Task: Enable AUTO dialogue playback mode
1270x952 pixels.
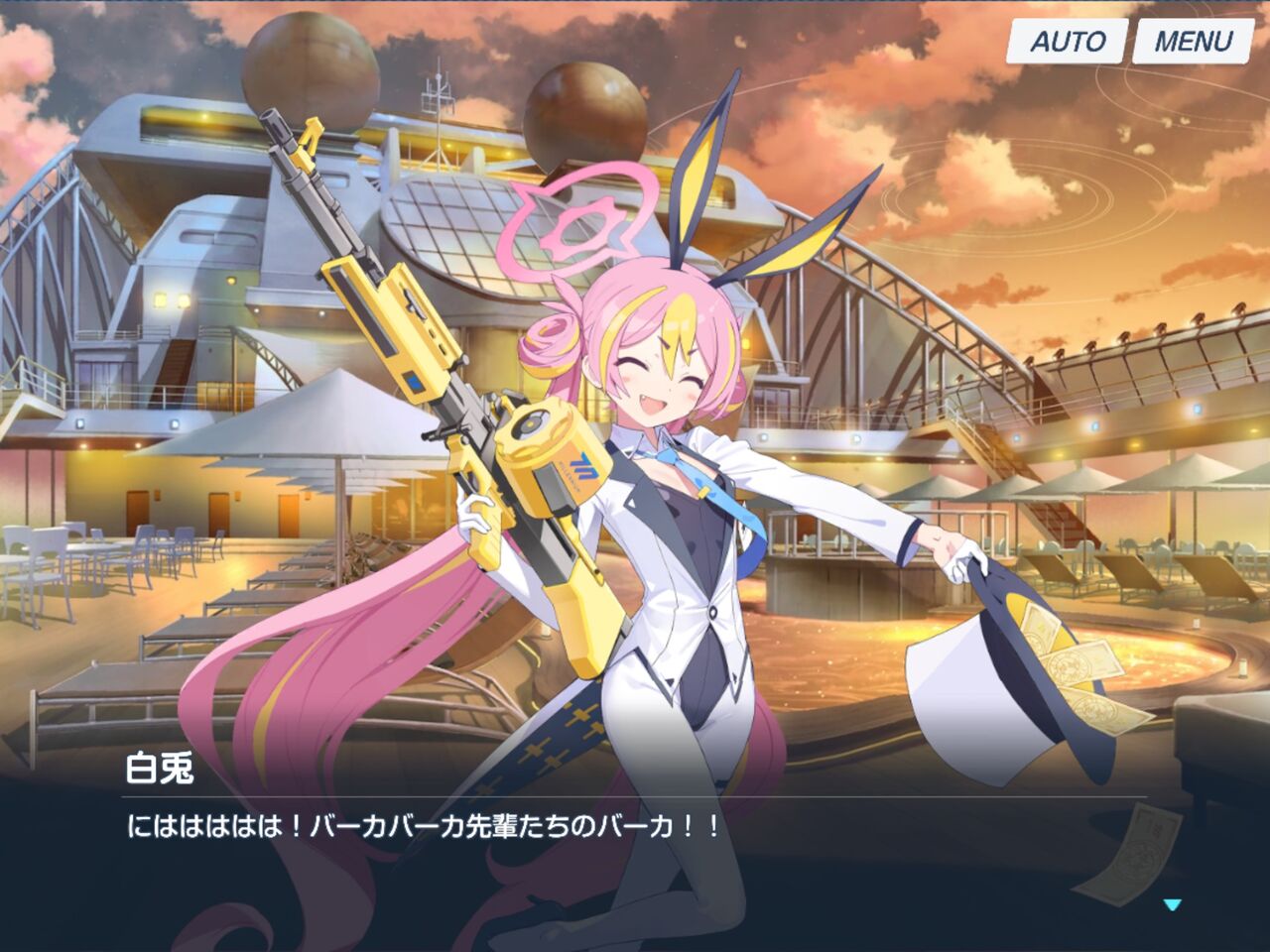Action: point(1067,43)
